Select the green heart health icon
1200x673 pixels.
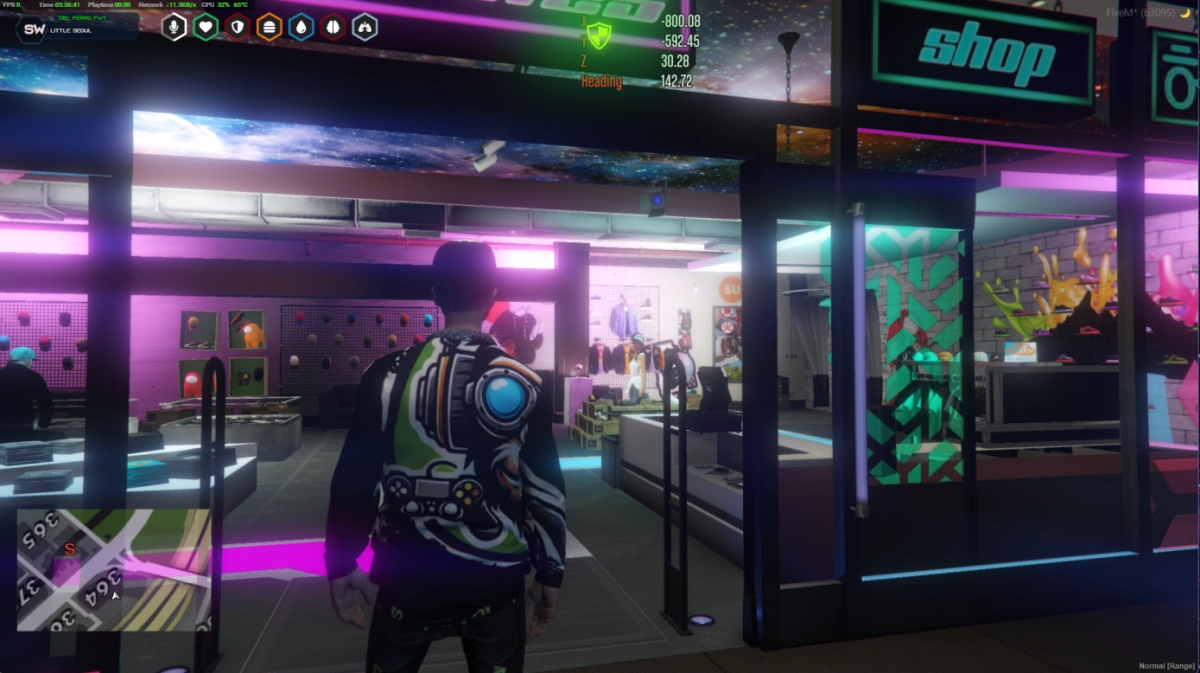pos(206,27)
